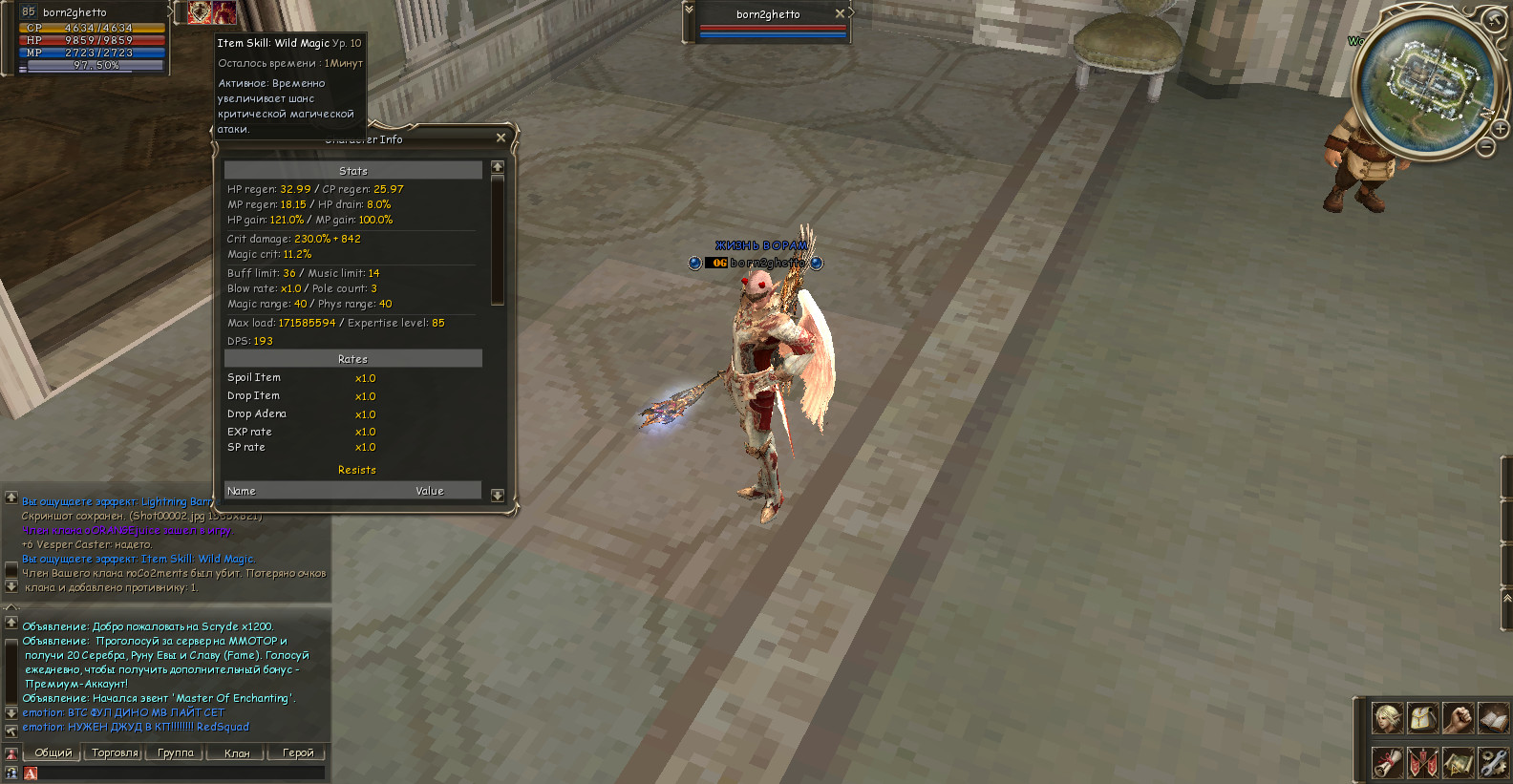The height and width of the screenshot is (784, 1513).
Task: Open the quest scroll icon
Action: point(1387,762)
